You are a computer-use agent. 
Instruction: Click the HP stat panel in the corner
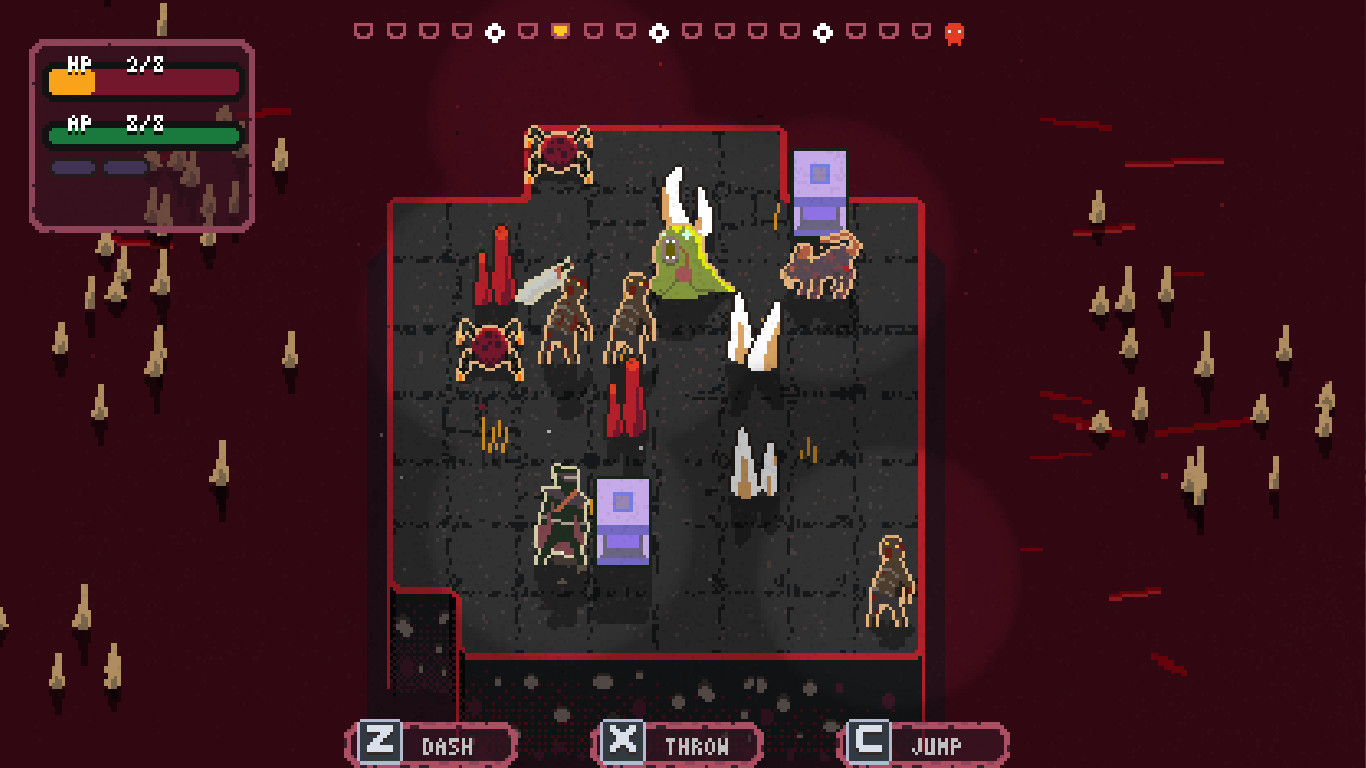pos(143,80)
